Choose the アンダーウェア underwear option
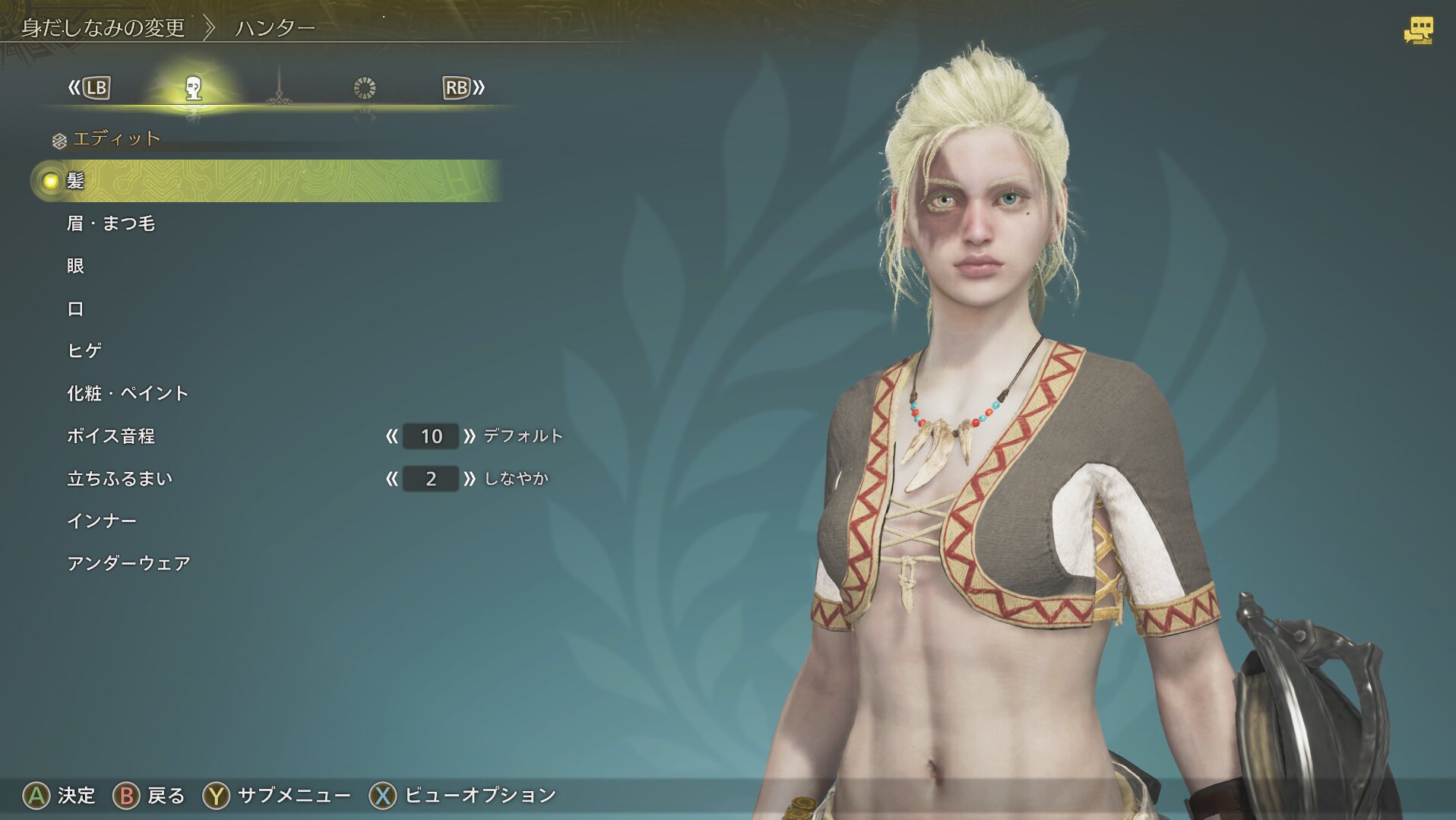The width and height of the screenshot is (1456, 820). point(128,563)
